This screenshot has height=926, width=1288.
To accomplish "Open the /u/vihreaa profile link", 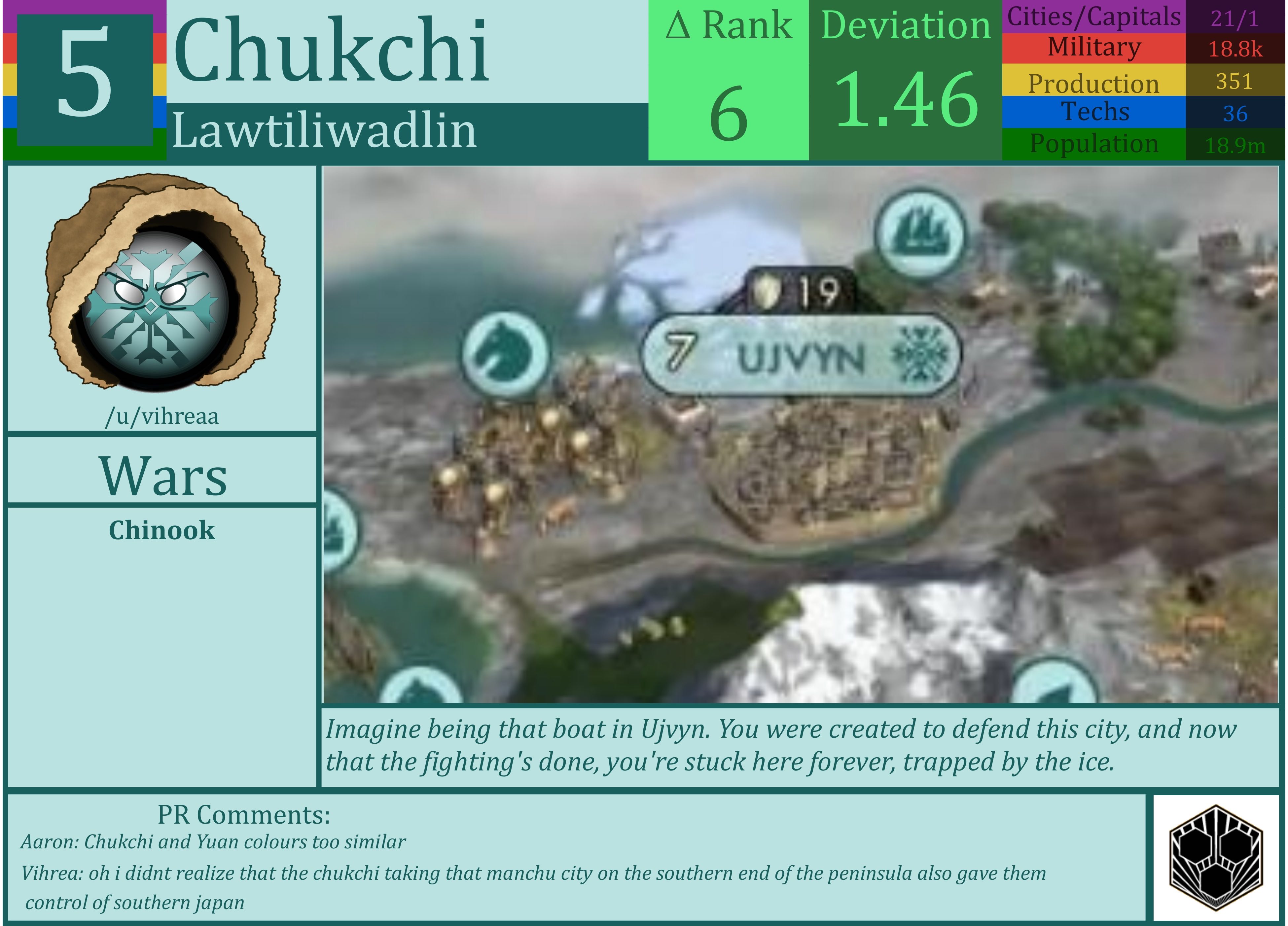I will click(163, 415).
